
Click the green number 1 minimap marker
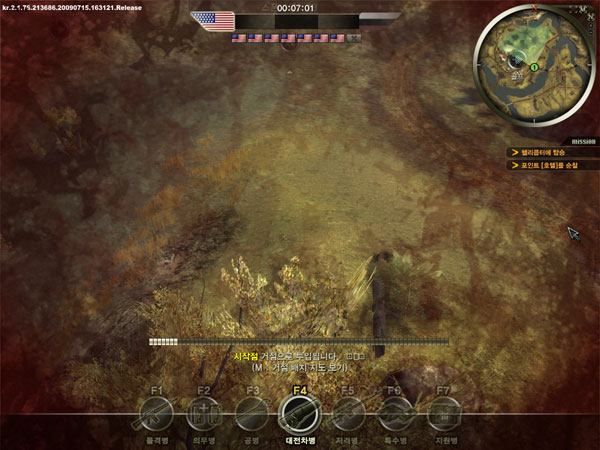[534, 67]
